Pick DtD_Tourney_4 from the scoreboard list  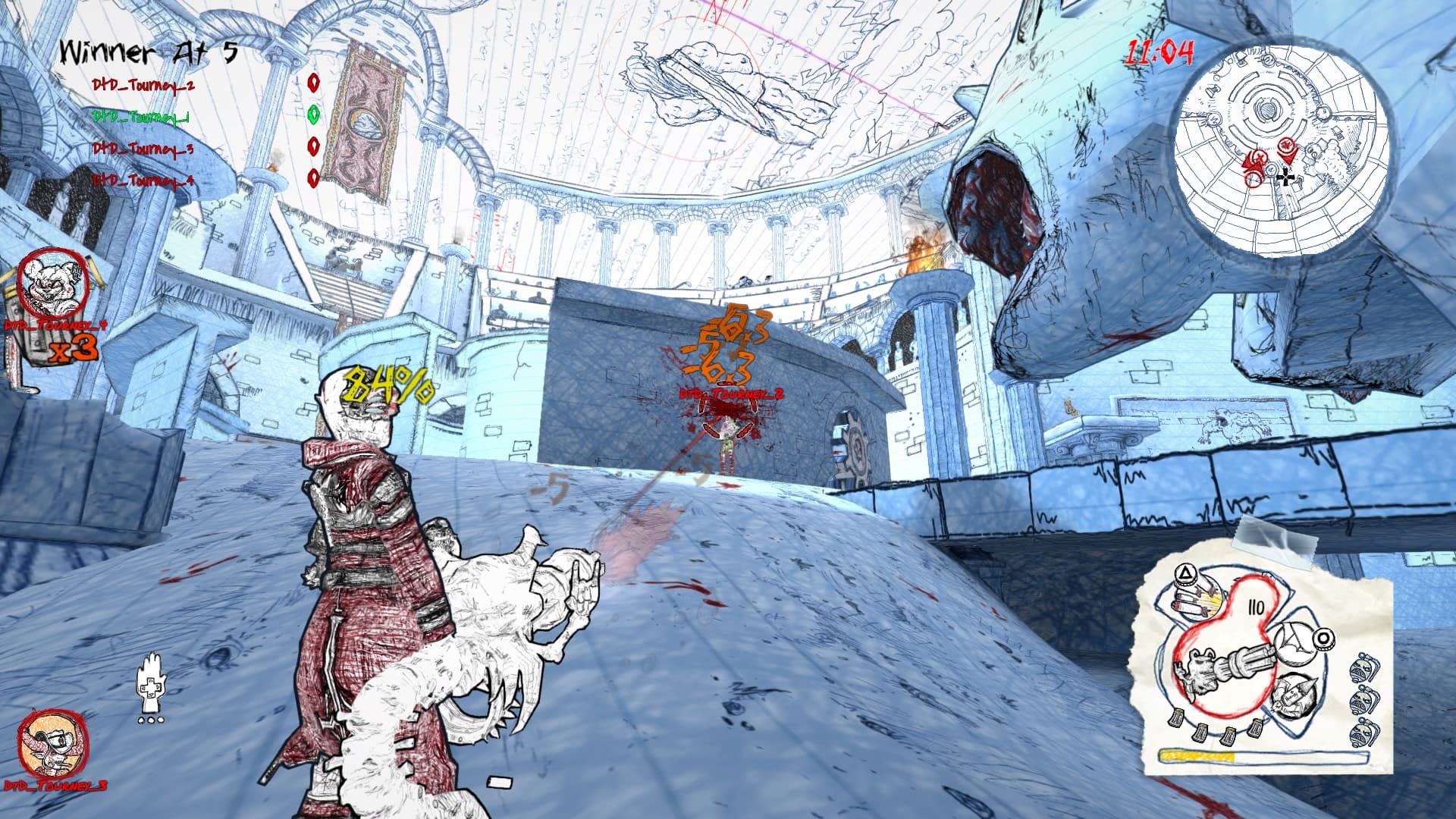(x=143, y=180)
